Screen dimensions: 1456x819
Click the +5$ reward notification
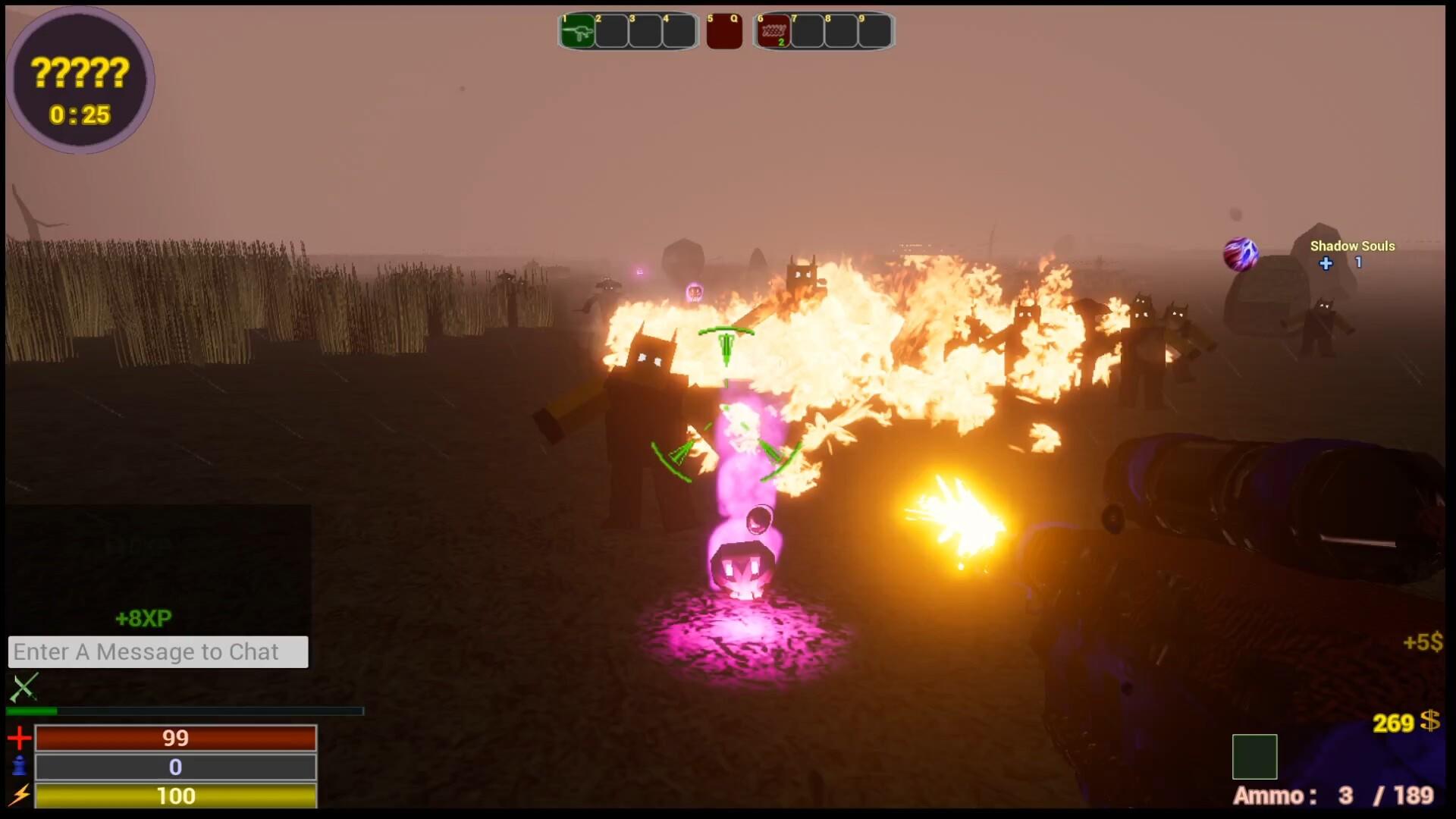[1422, 642]
